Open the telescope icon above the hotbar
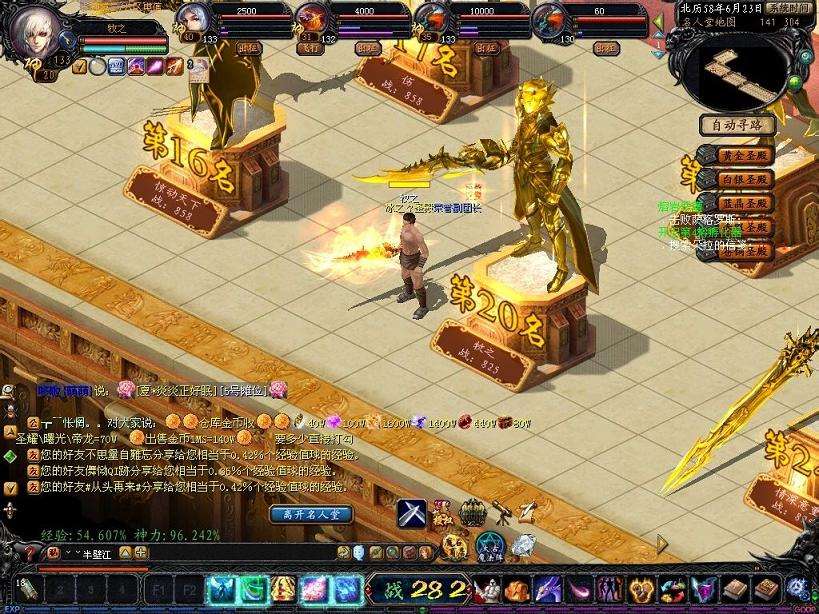The height and width of the screenshot is (614, 819). pos(501,513)
